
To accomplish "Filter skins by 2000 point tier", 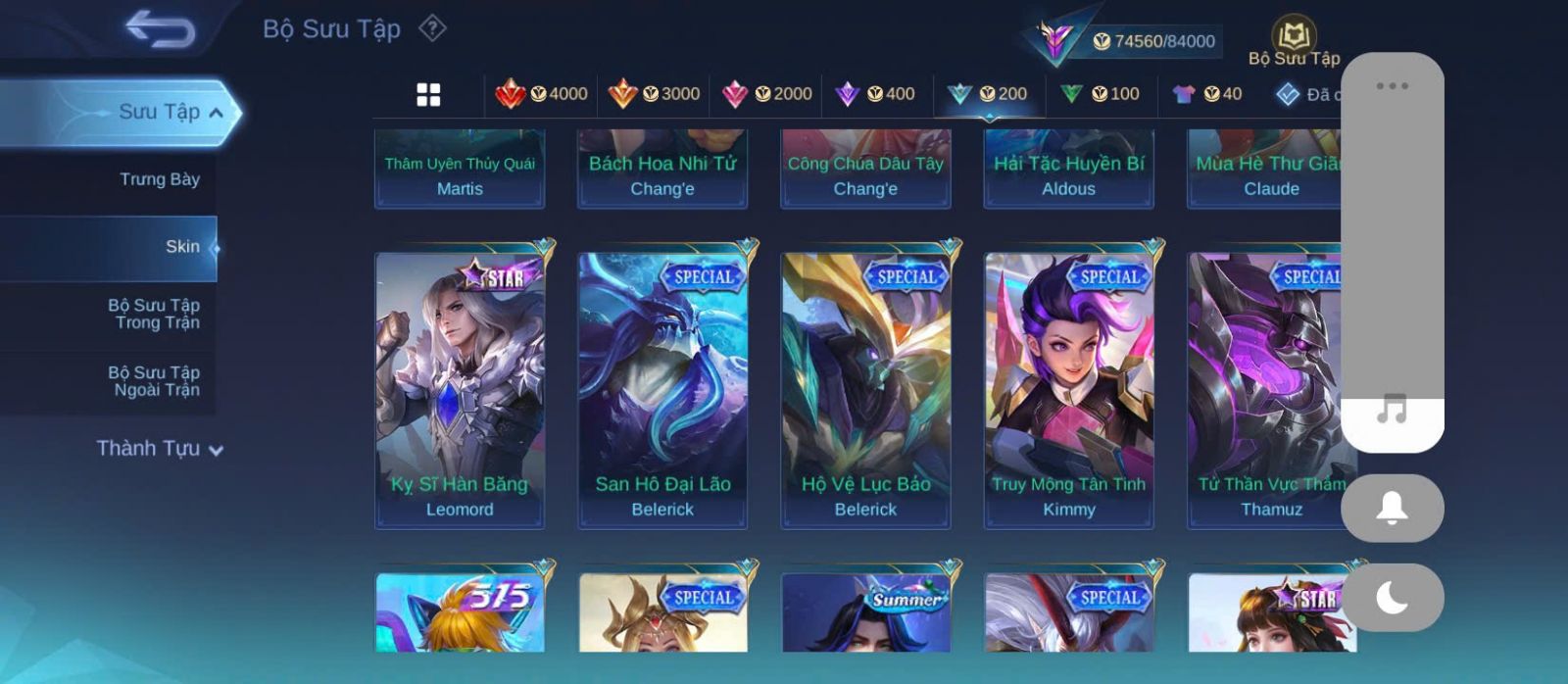I will pyautogui.click(x=766, y=94).
